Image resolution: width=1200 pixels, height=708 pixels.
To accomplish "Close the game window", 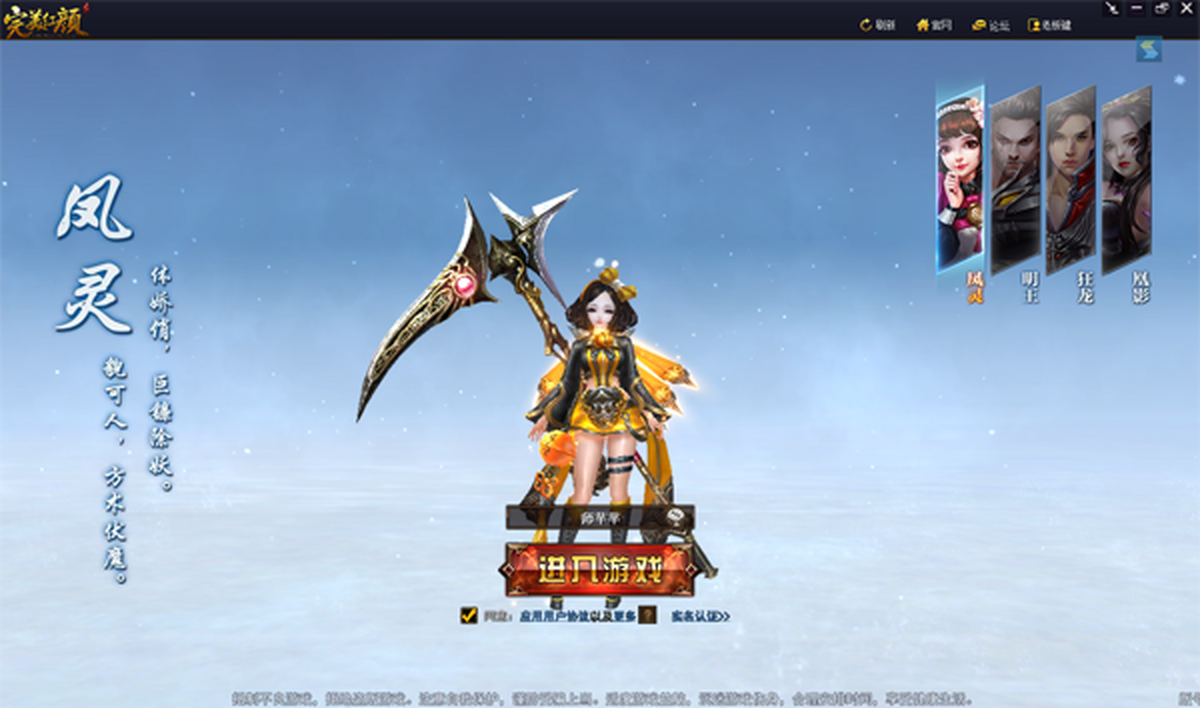I will point(1187,8).
